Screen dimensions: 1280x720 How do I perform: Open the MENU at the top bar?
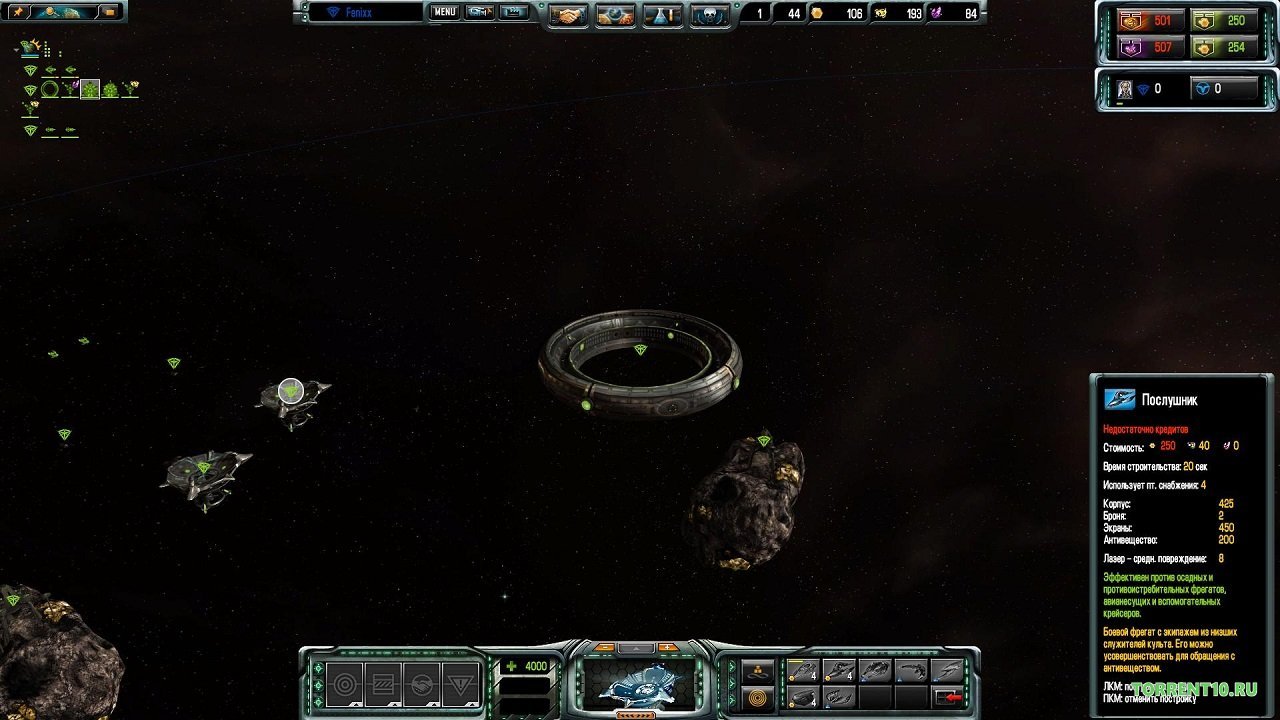point(443,13)
